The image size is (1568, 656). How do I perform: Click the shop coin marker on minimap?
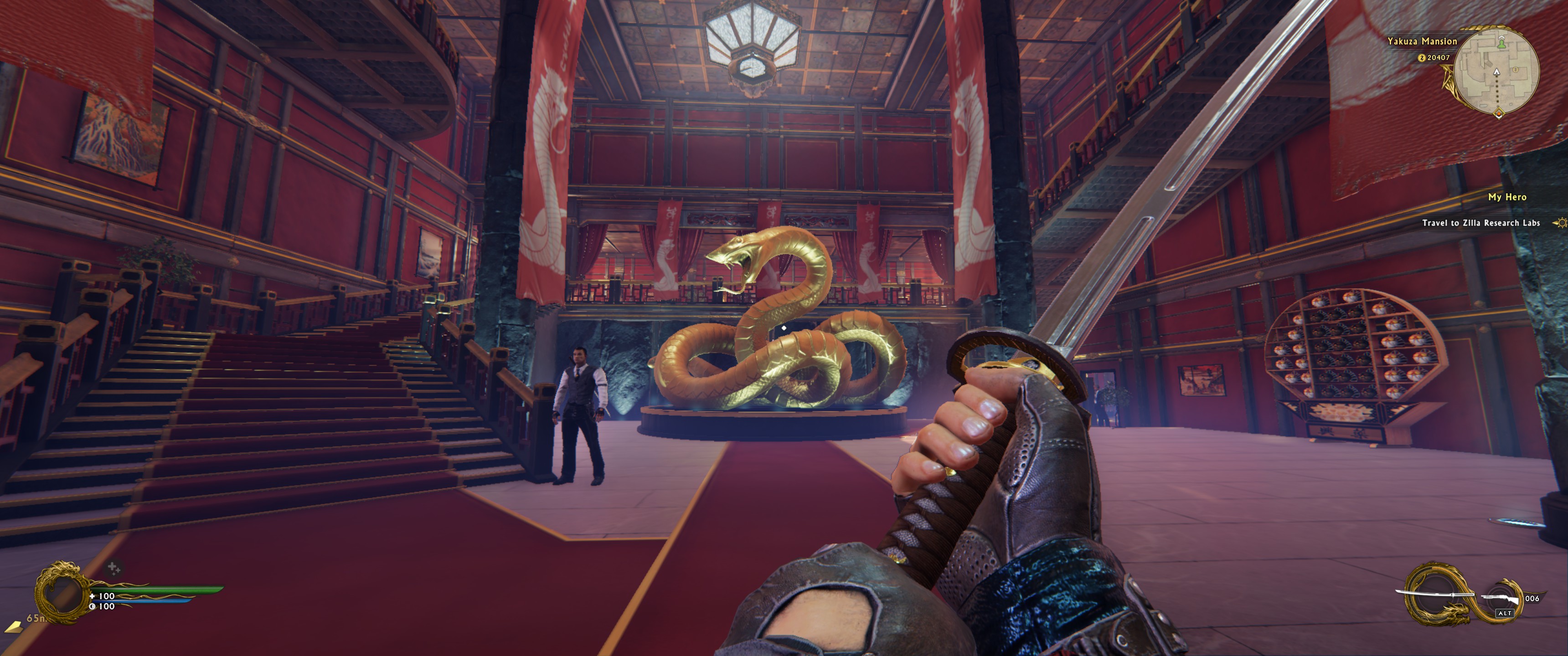pyautogui.click(x=1515, y=70)
